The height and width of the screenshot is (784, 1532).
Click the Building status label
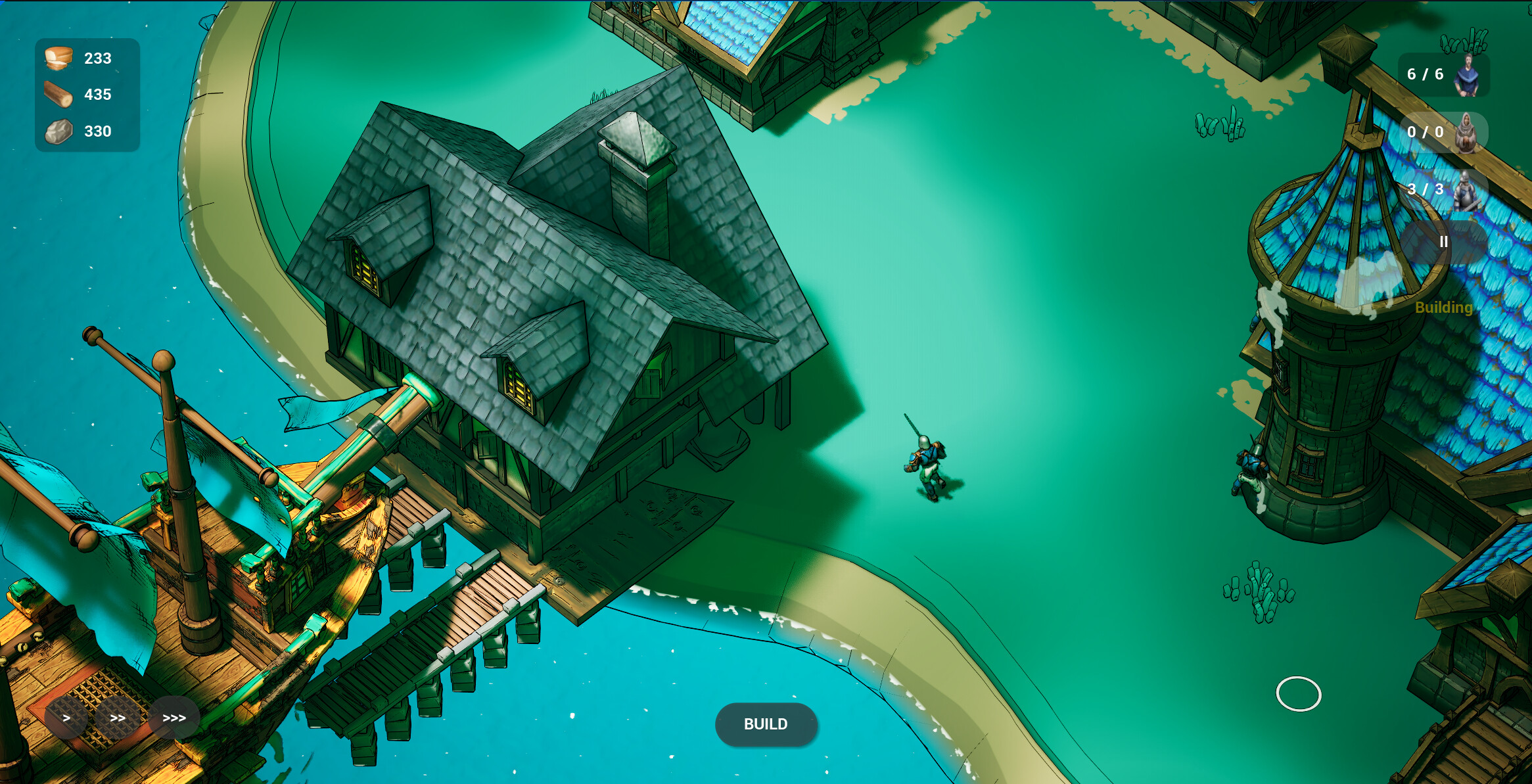[1443, 306]
